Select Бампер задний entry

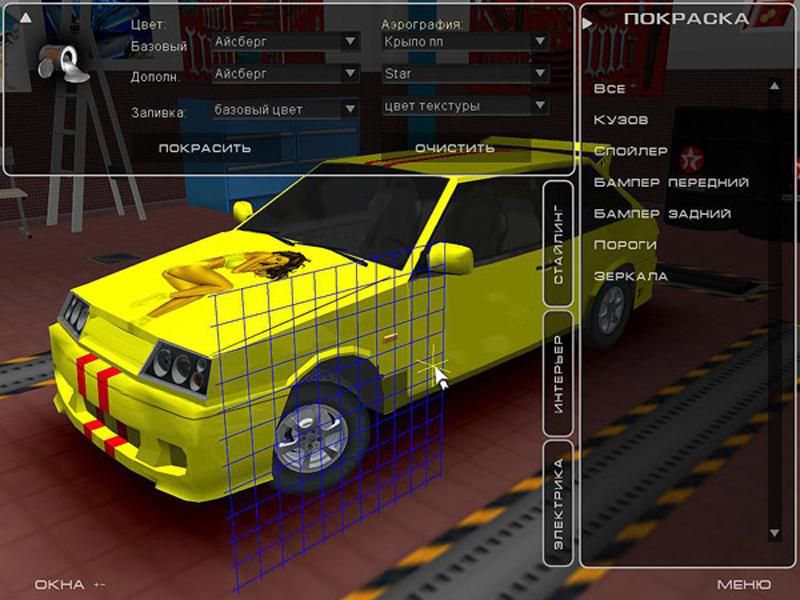pos(662,214)
